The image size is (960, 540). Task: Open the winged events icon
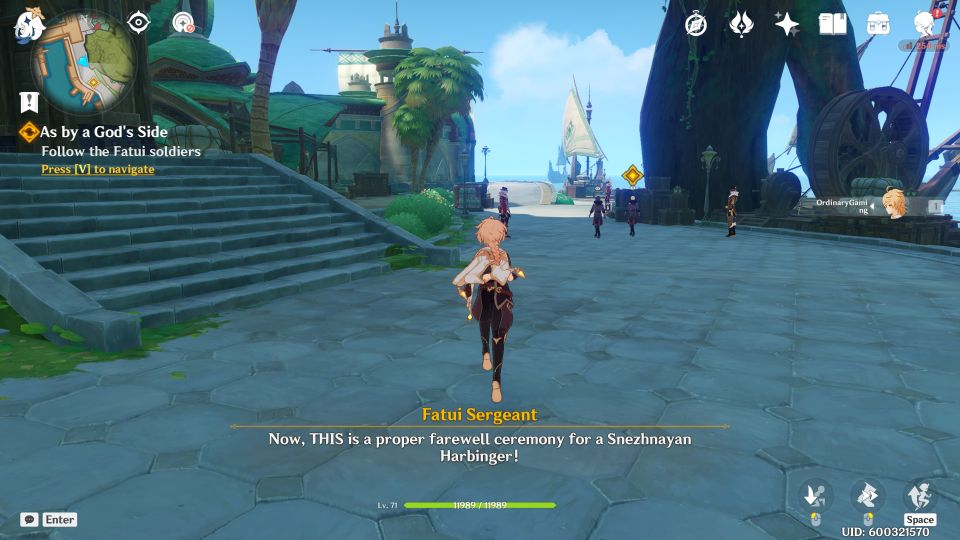(741, 24)
